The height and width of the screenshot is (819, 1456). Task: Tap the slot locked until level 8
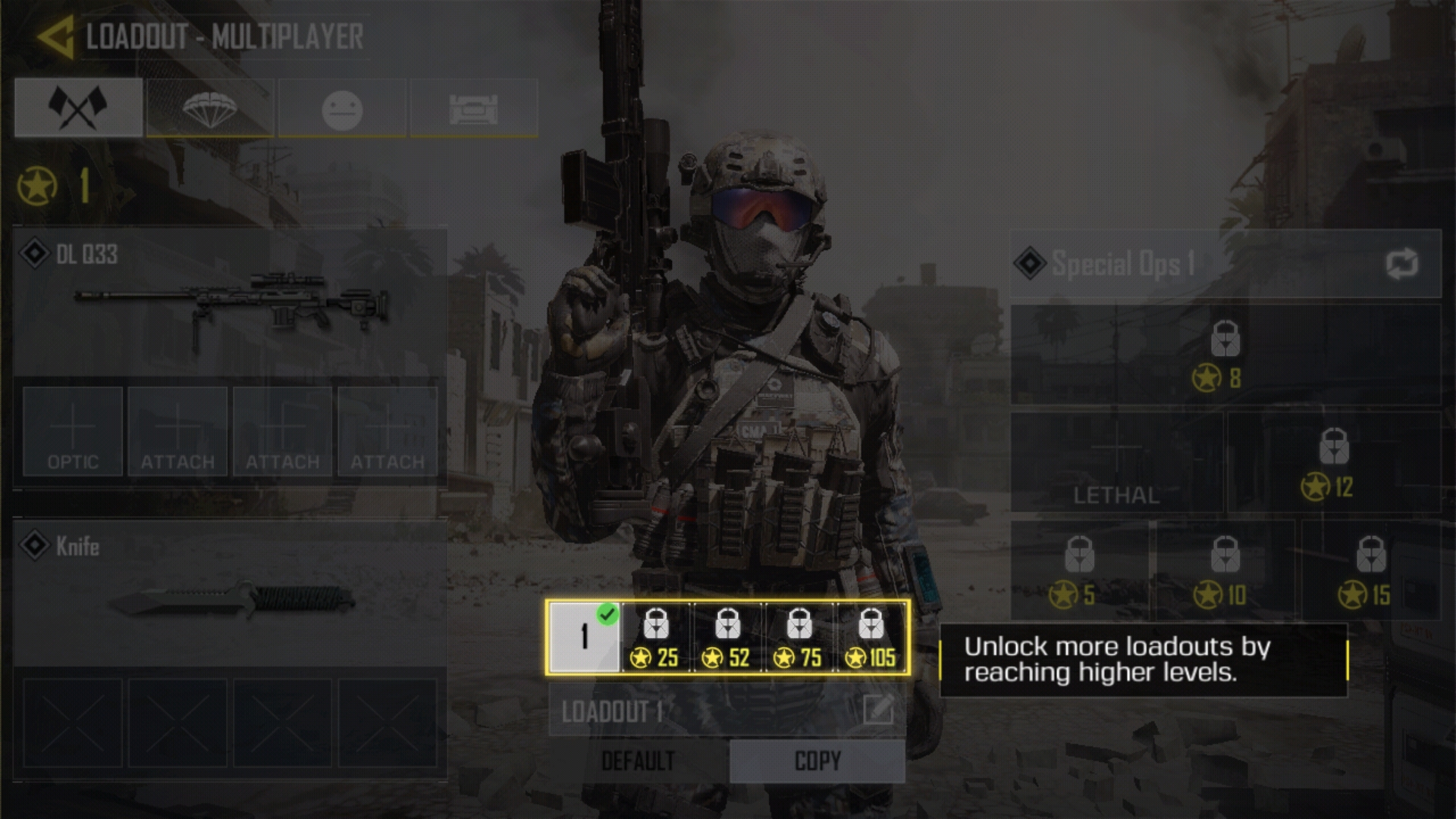tap(1225, 355)
